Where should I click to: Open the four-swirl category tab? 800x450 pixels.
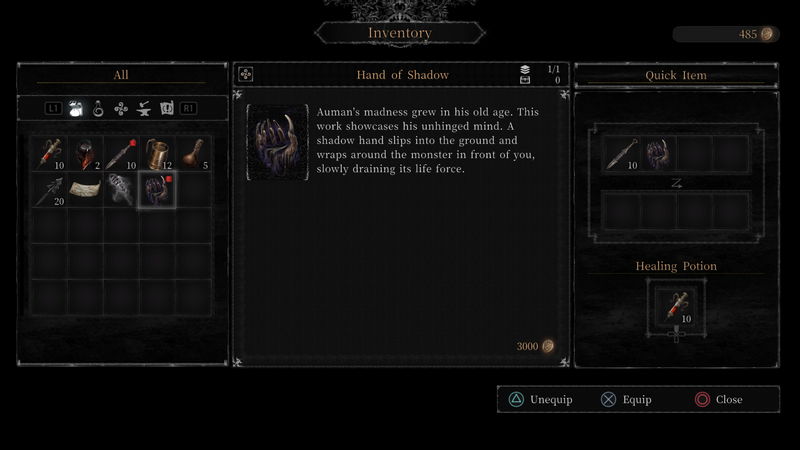[121, 108]
